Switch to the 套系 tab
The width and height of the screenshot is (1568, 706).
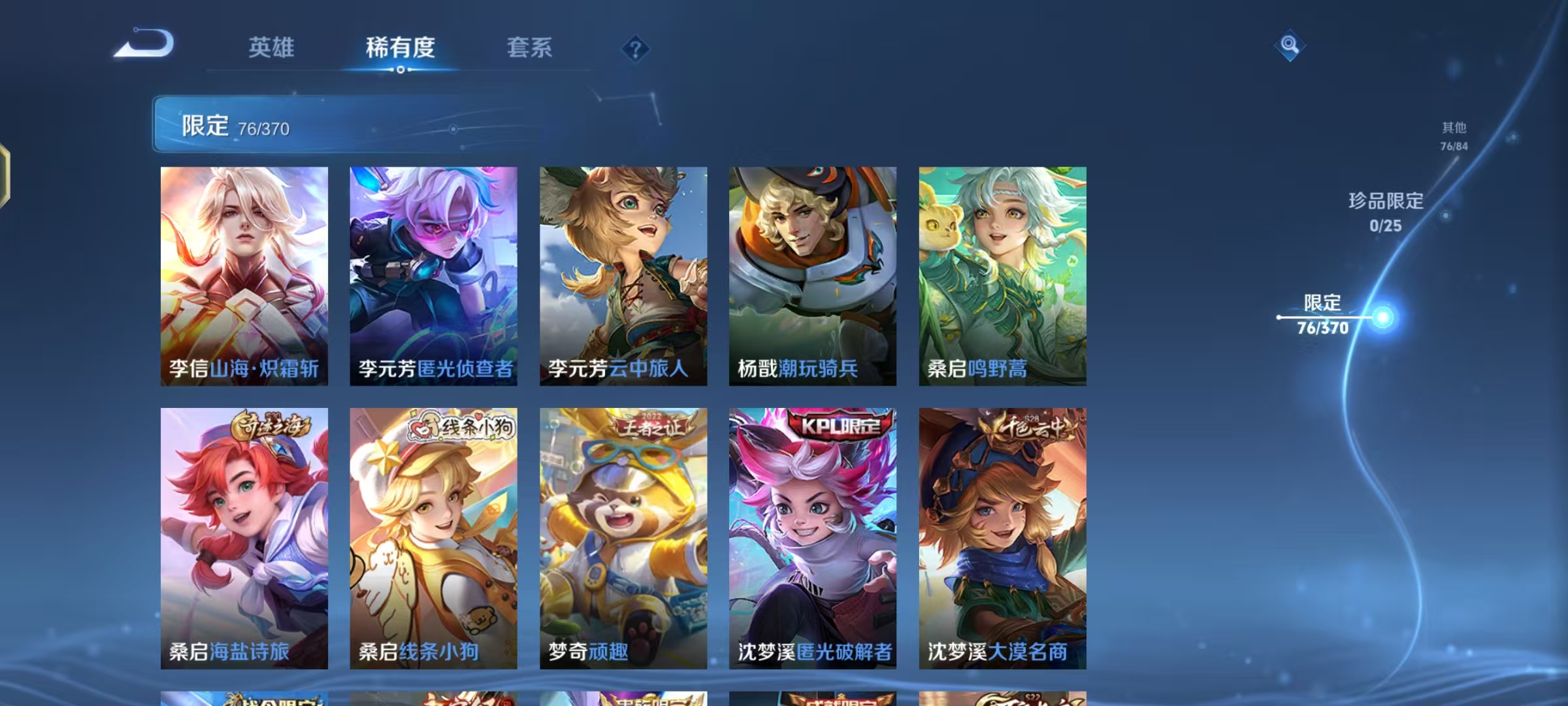[x=529, y=48]
